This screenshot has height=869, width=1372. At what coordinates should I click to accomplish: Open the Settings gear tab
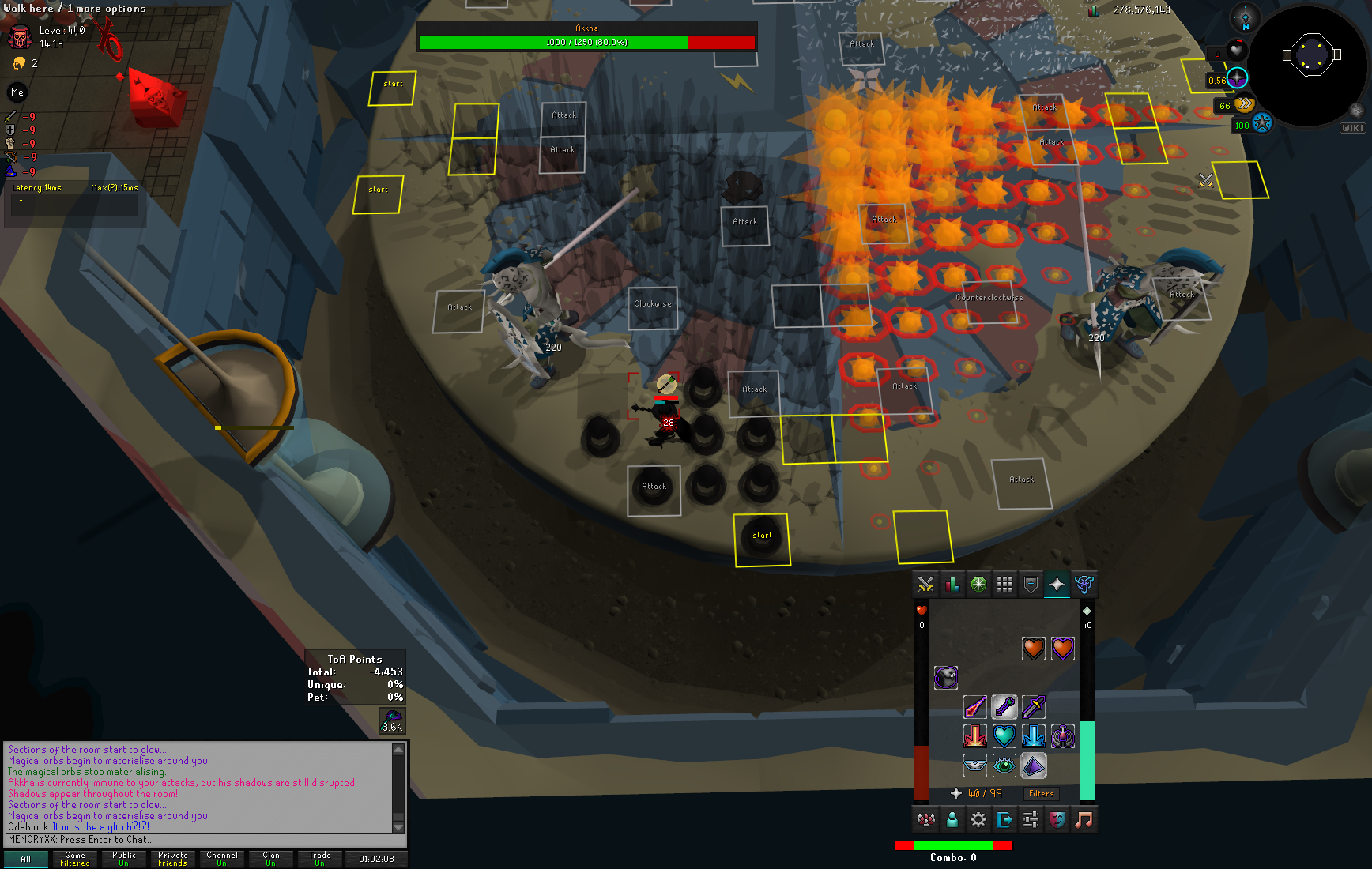pos(978,820)
